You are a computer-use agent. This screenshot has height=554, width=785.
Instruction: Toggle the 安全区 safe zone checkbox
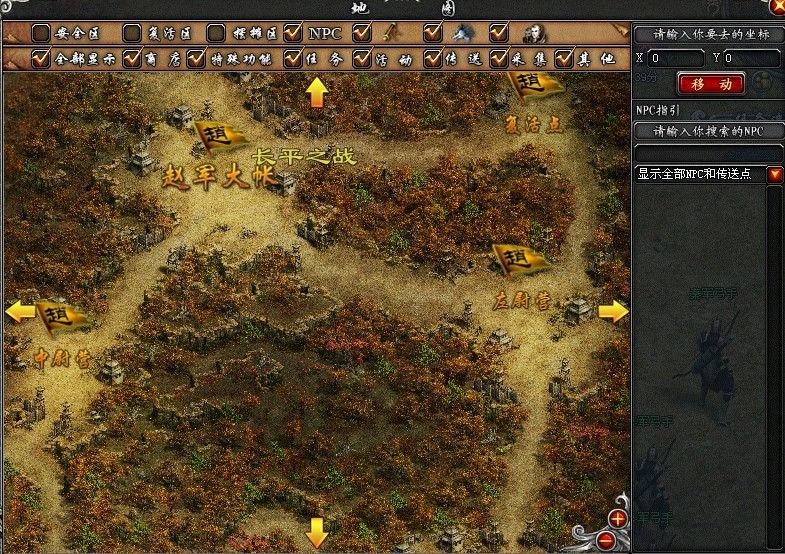(x=41, y=33)
